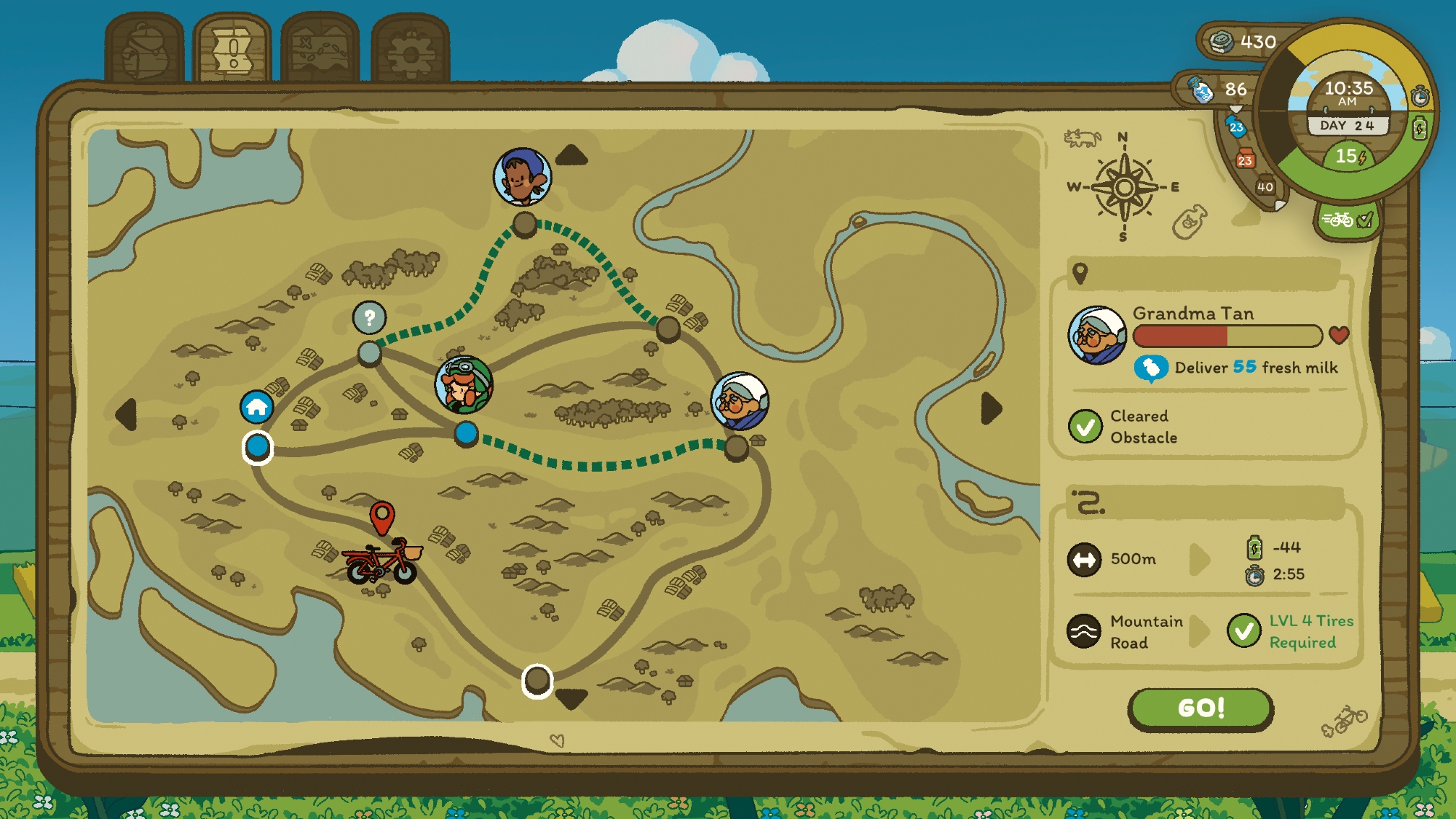This screenshot has height=819, width=1456.
Task: Pan the map north with up arrow
Action: [571, 155]
